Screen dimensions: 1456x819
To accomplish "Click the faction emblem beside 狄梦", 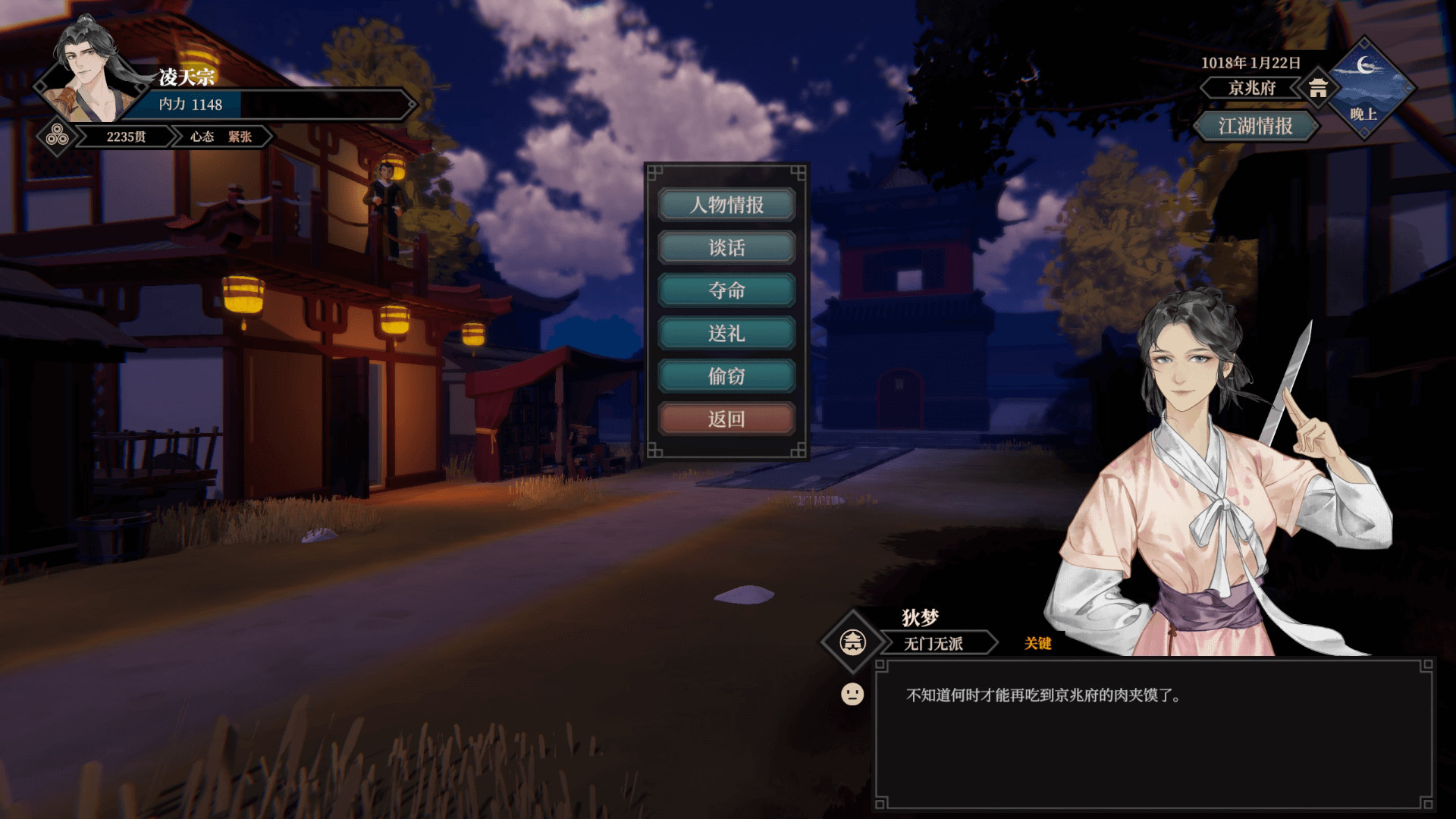I will point(853,642).
